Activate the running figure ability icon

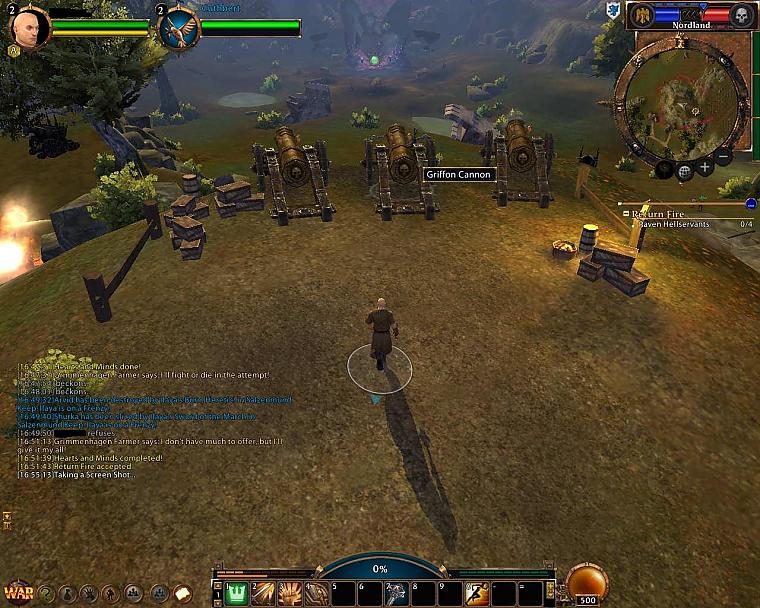pyautogui.click(x=476, y=593)
